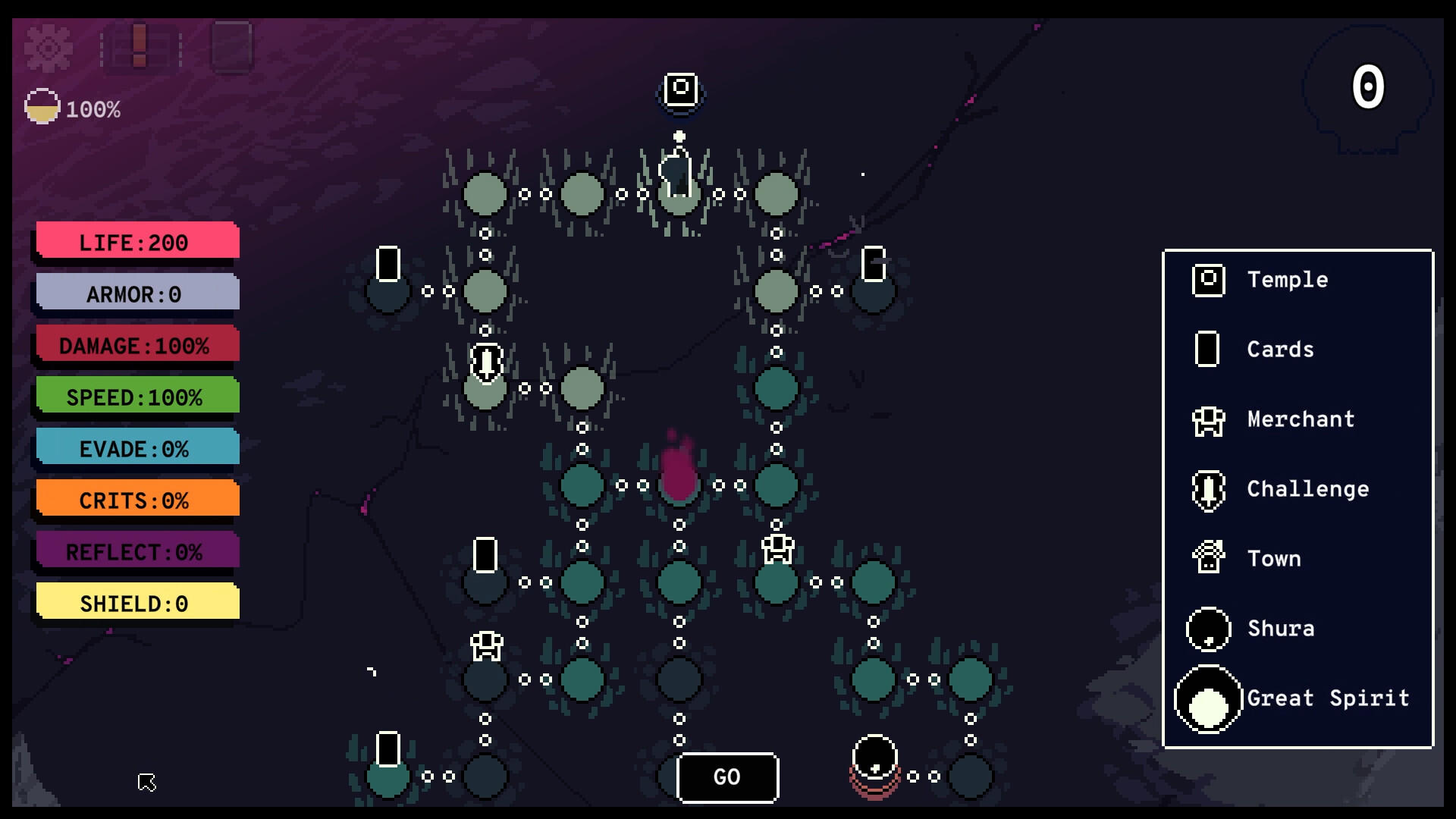Click the Shura entry in the legend
Viewport: 1456px width, 819px height.
coord(1207,629)
